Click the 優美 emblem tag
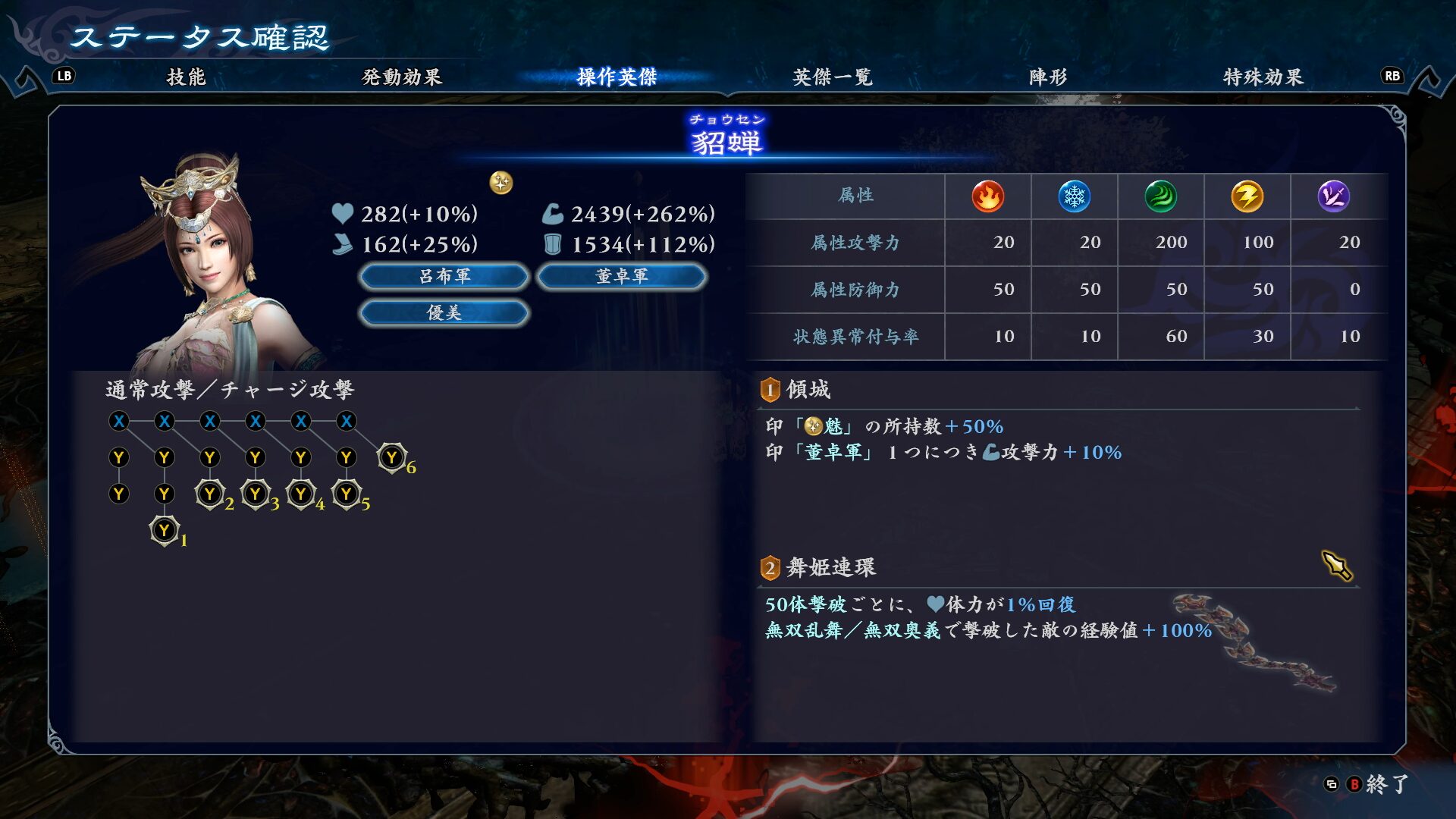The width and height of the screenshot is (1456, 819). 444,312
